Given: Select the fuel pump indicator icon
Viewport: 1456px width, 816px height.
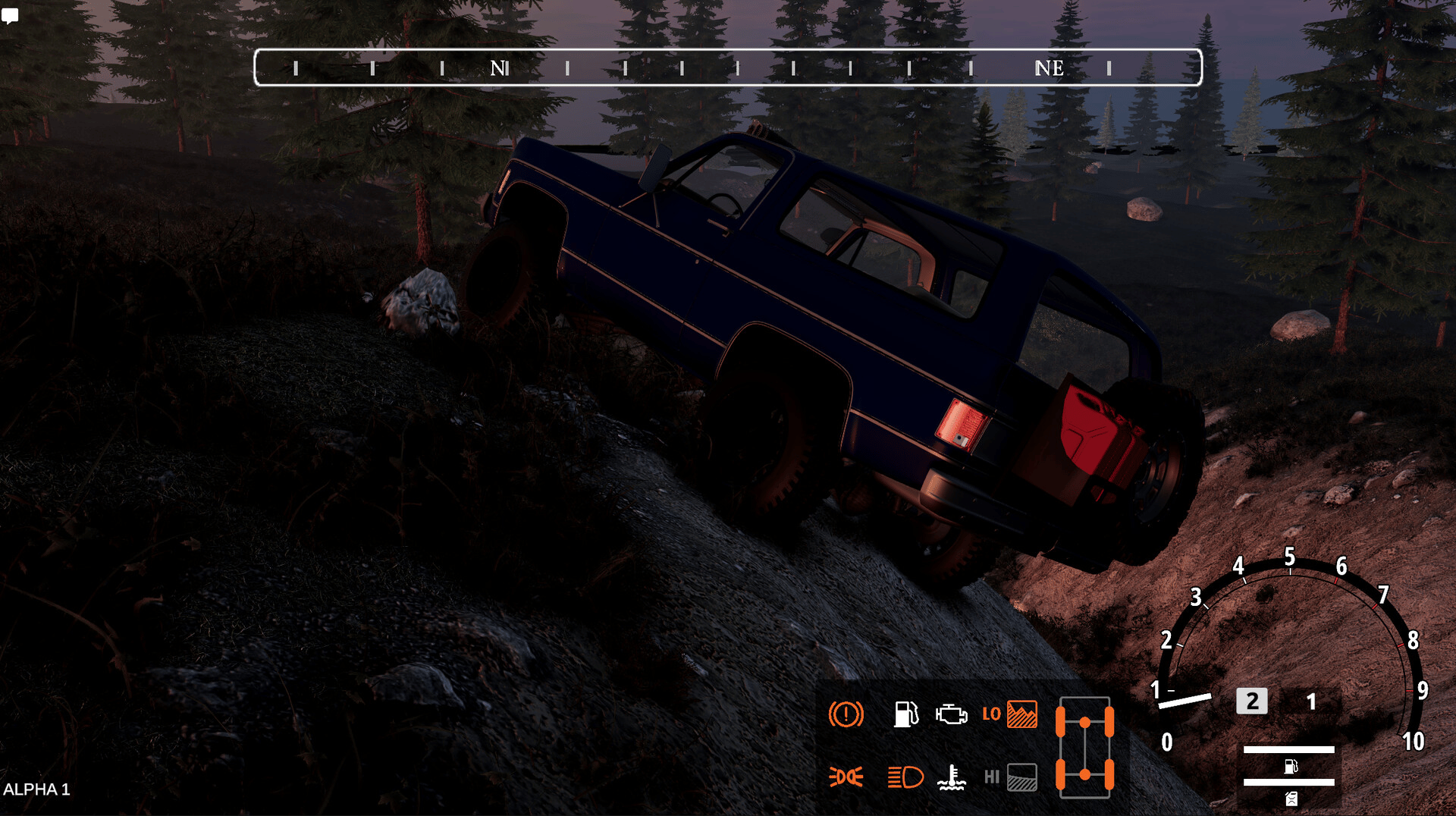Looking at the screenshot, I should click(905, 714).
